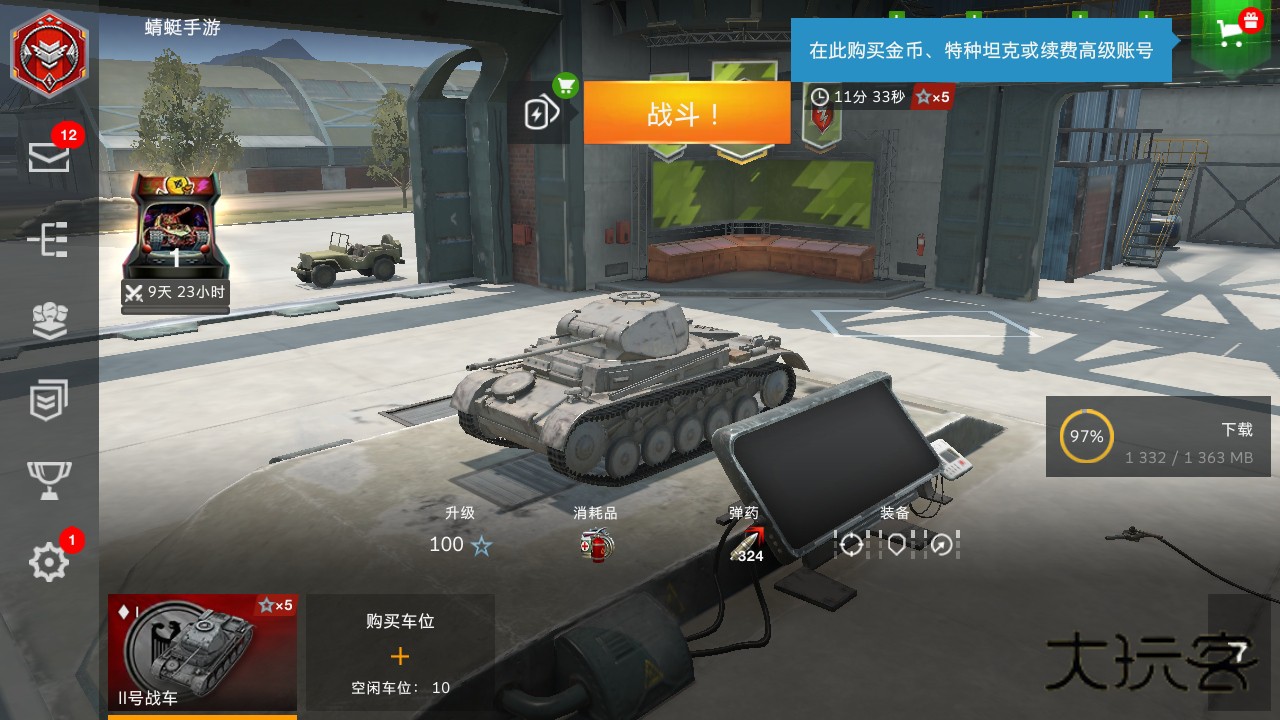Open the mailbox with 12 notifications

48,158
